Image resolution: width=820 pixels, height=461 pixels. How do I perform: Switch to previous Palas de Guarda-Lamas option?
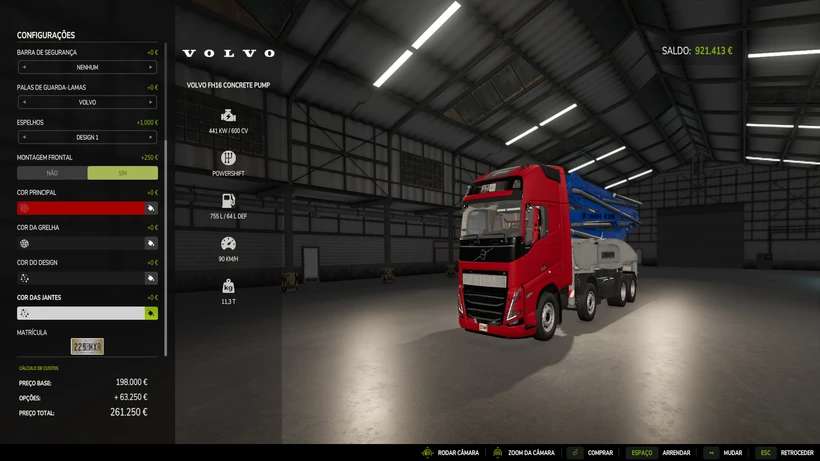click(x=23, y=102)
